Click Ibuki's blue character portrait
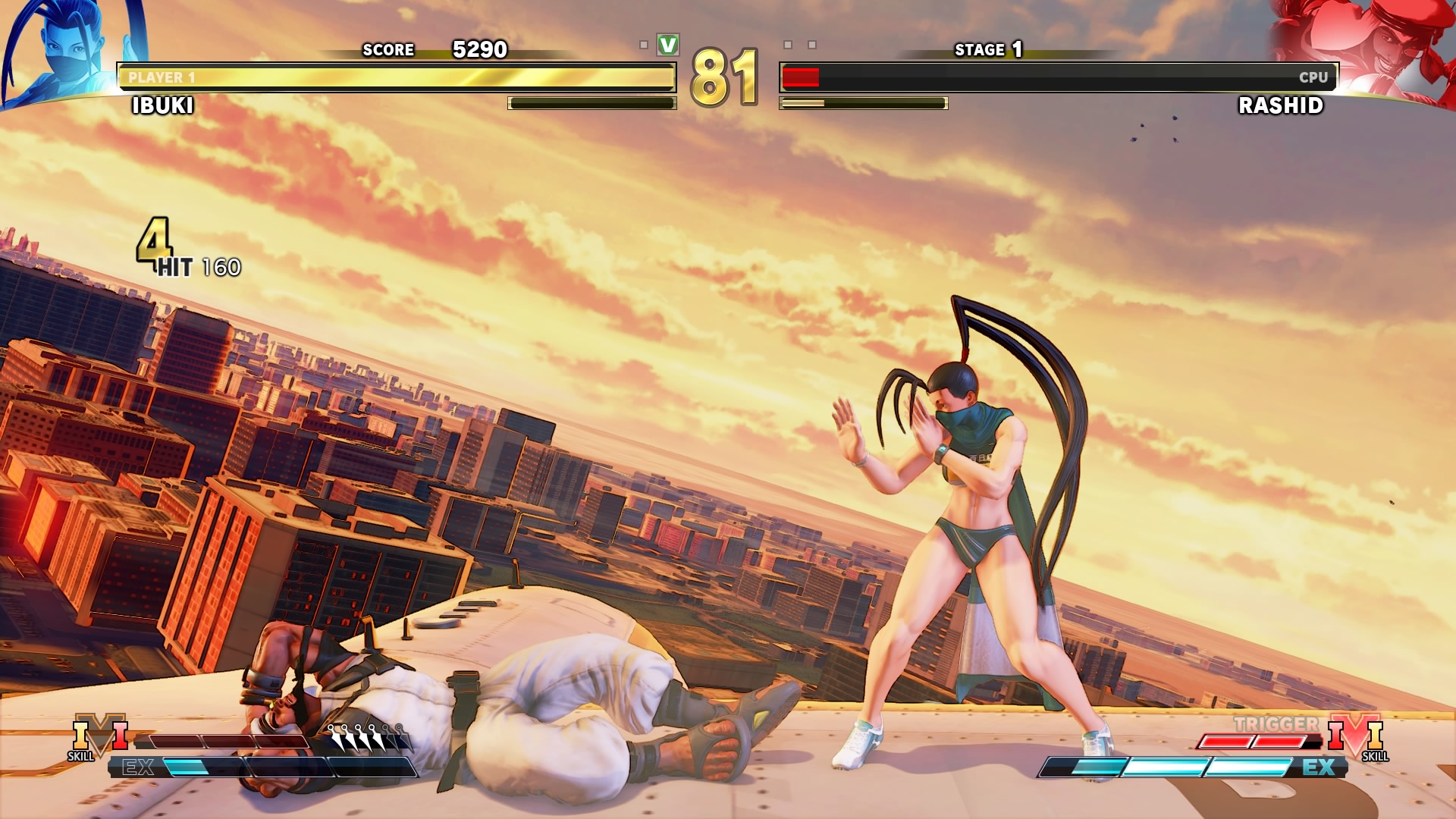 (72, 52)
